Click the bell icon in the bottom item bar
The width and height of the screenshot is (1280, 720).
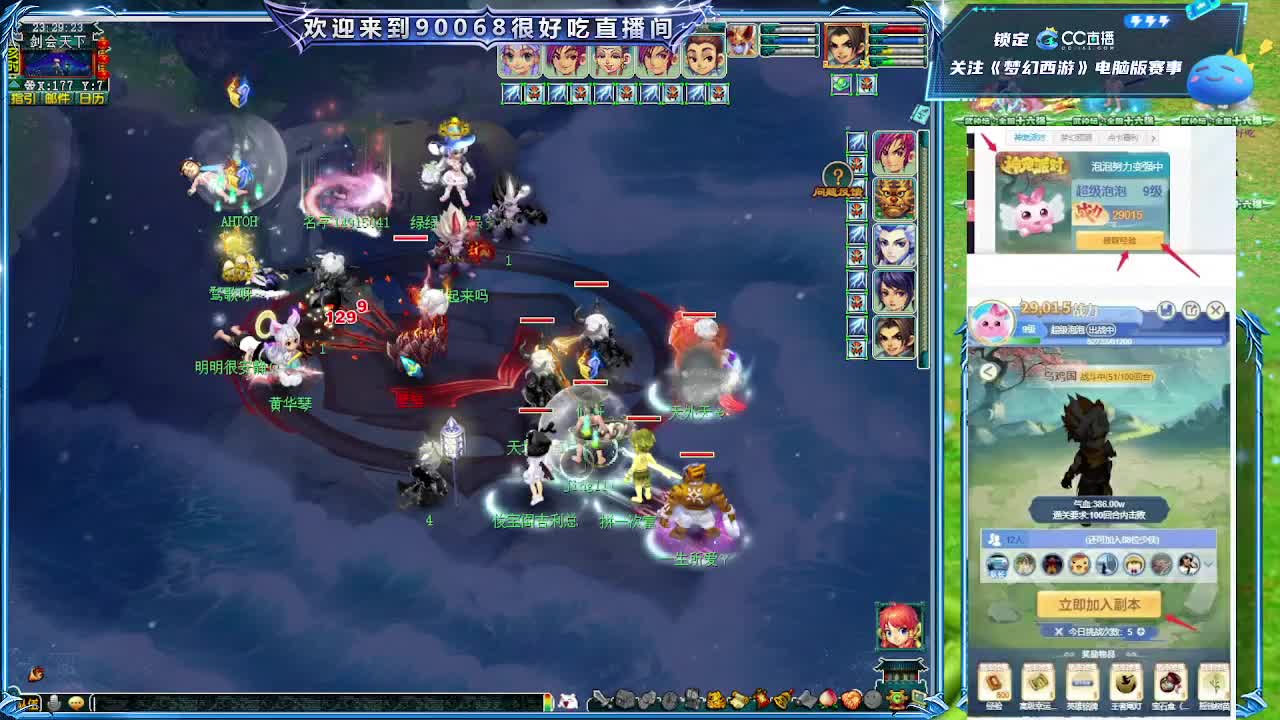point(781,701)
